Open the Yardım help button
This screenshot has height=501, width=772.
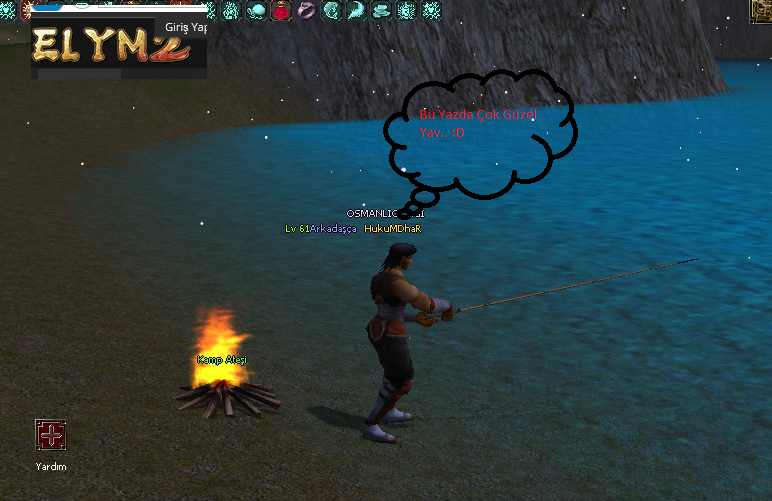tap(50, 435)
